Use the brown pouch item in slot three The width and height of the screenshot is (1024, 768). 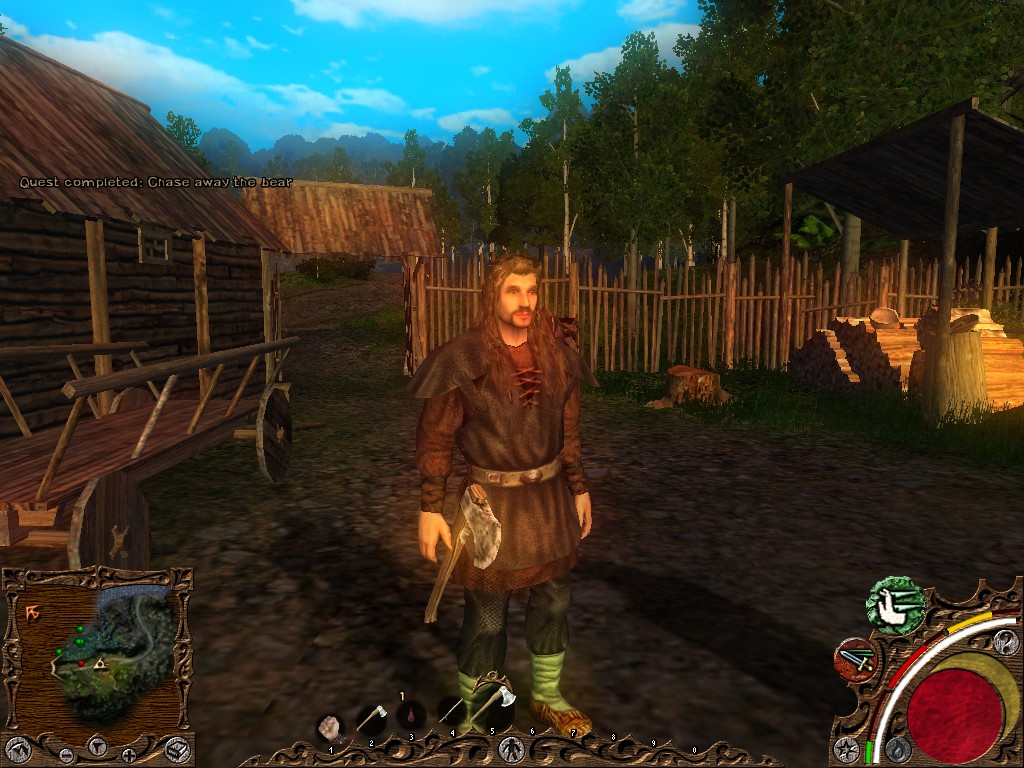pyautogui.click(x=411, y=716)
